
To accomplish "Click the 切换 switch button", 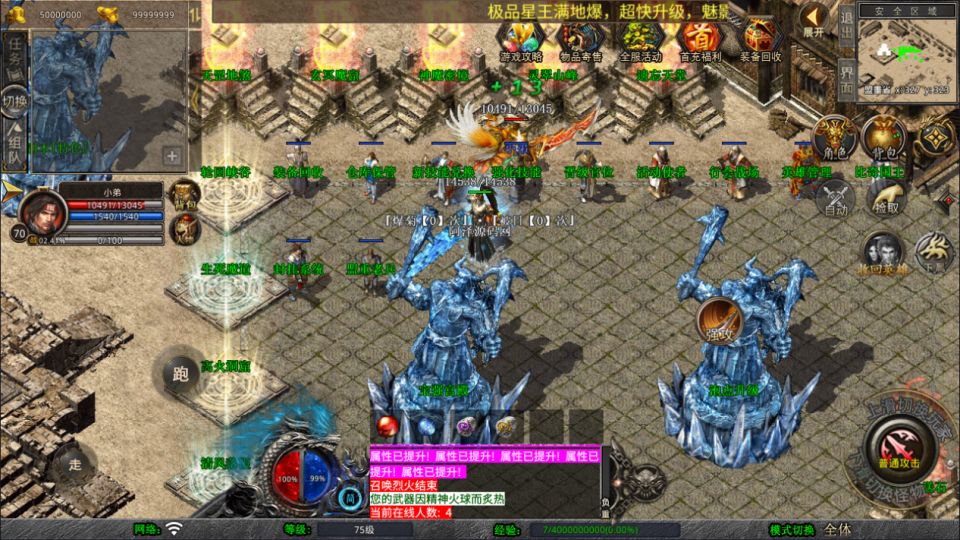I will (15, 101).
